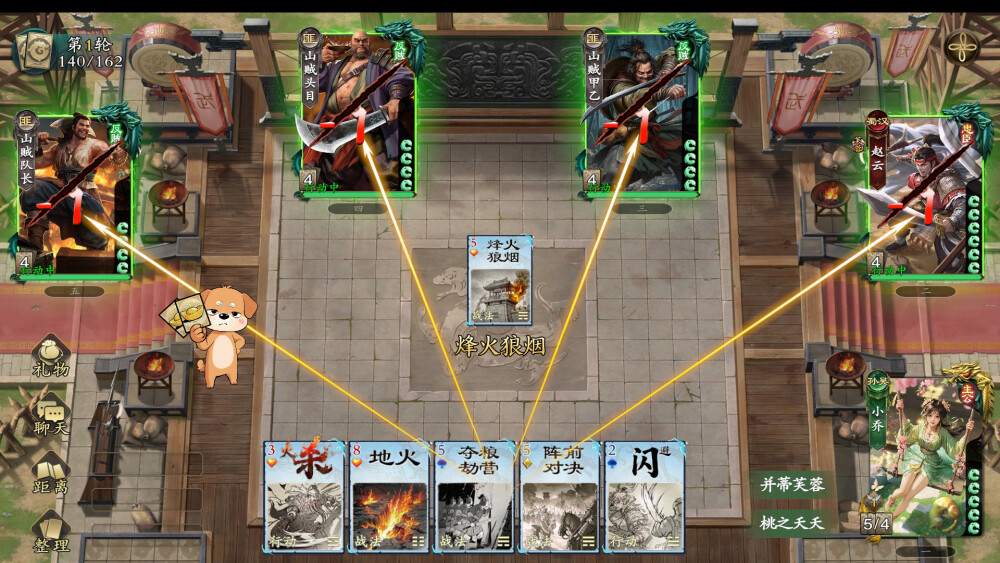The width and height of the screenshot is (1000, 563).
Task: Inspect the 烽火狼烟 card on the table
Action: tap(499, 281)
